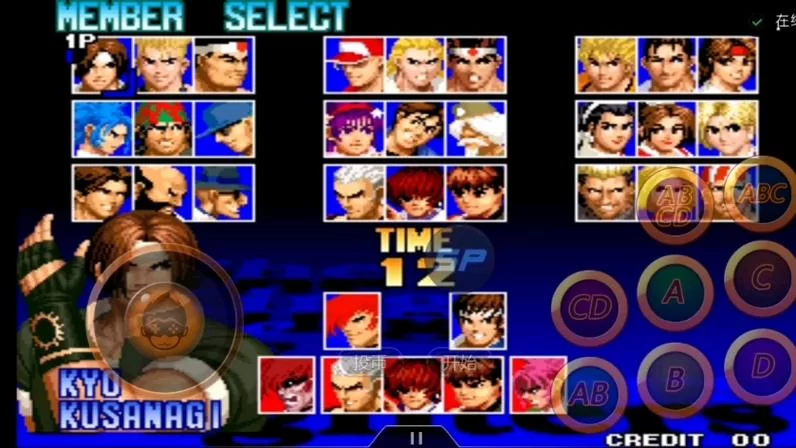
Task: Tap the pause button at the bottom
Action: [416, 438]
